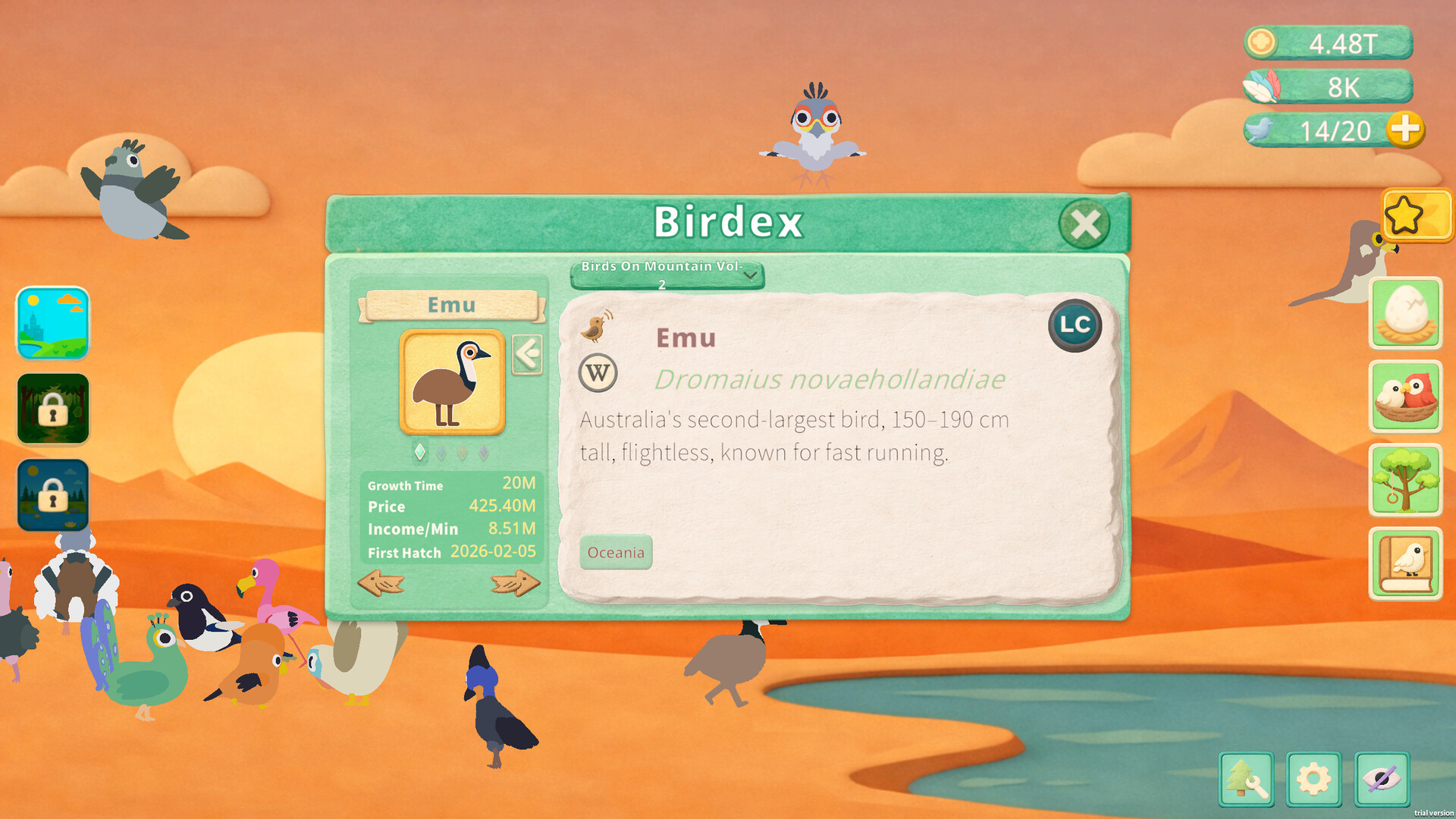Open the egg hatching panel
The image size is (1456, 819).
1405,312
